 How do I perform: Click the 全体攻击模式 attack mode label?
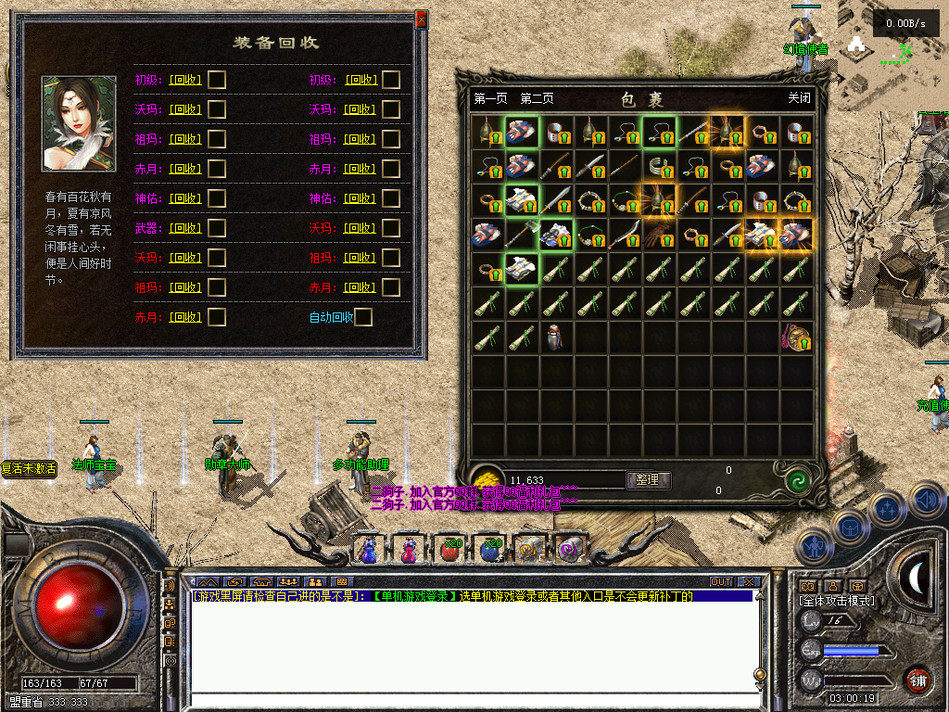(837, 601)
